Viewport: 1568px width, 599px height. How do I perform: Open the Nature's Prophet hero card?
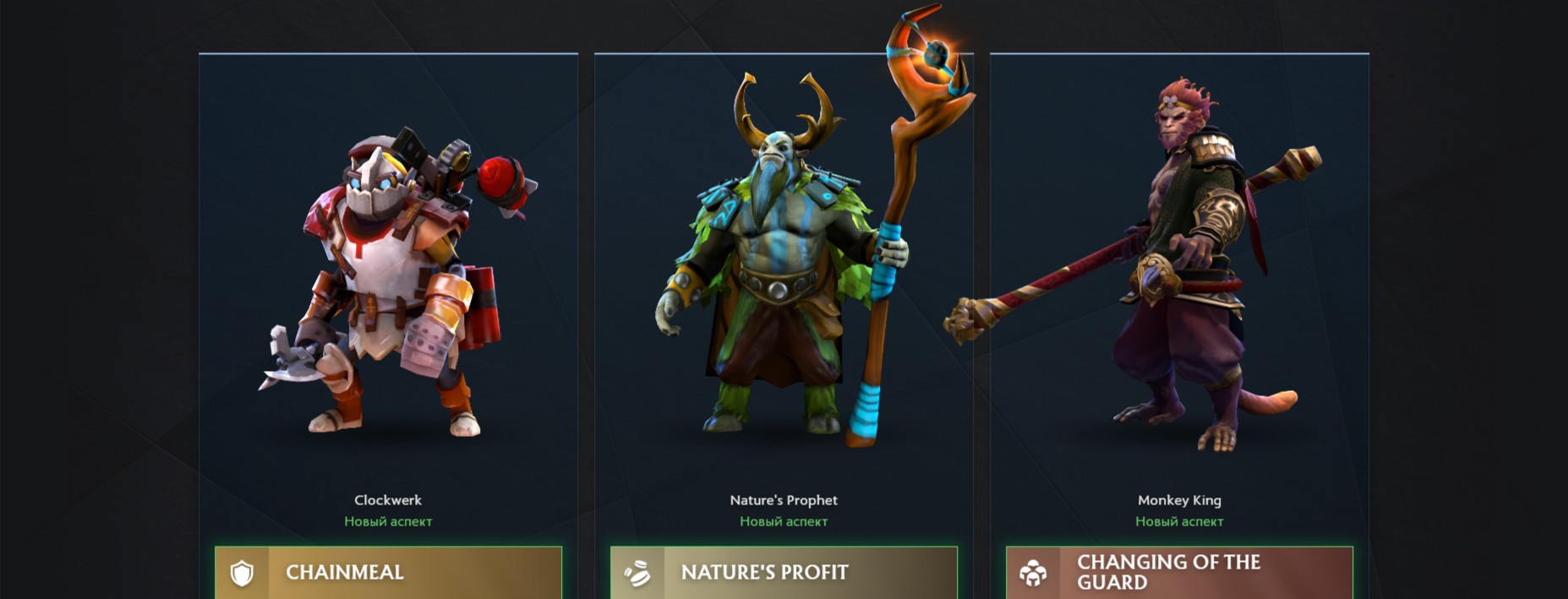click(x=784, y=287)
